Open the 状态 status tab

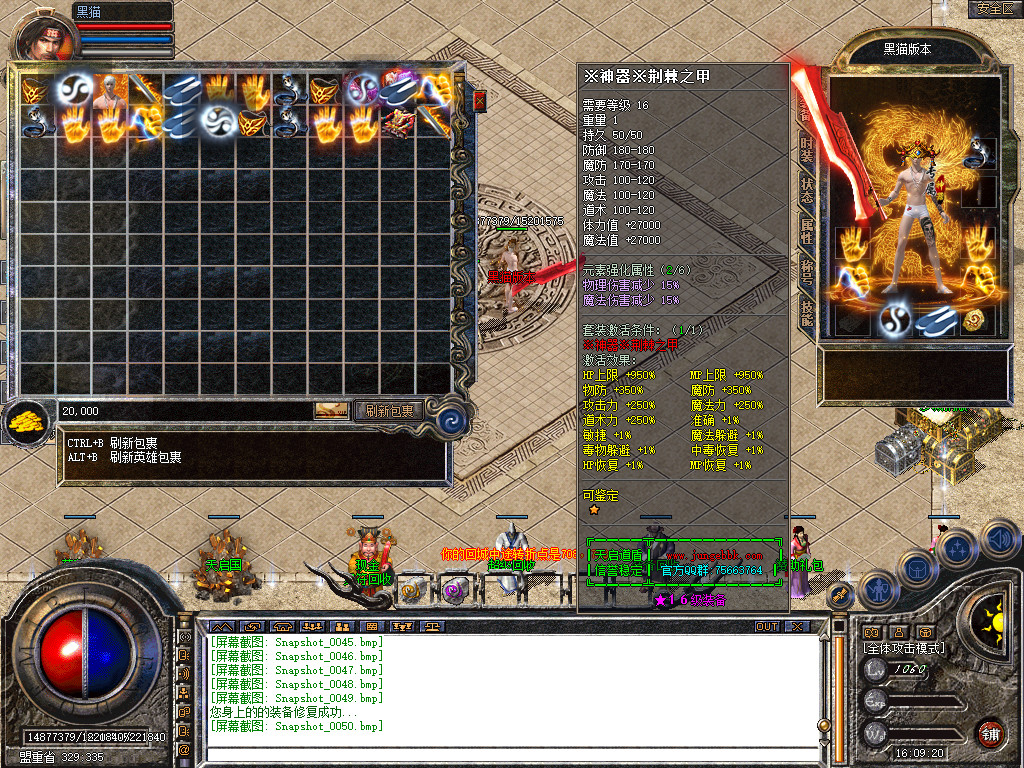coord(806,190)
